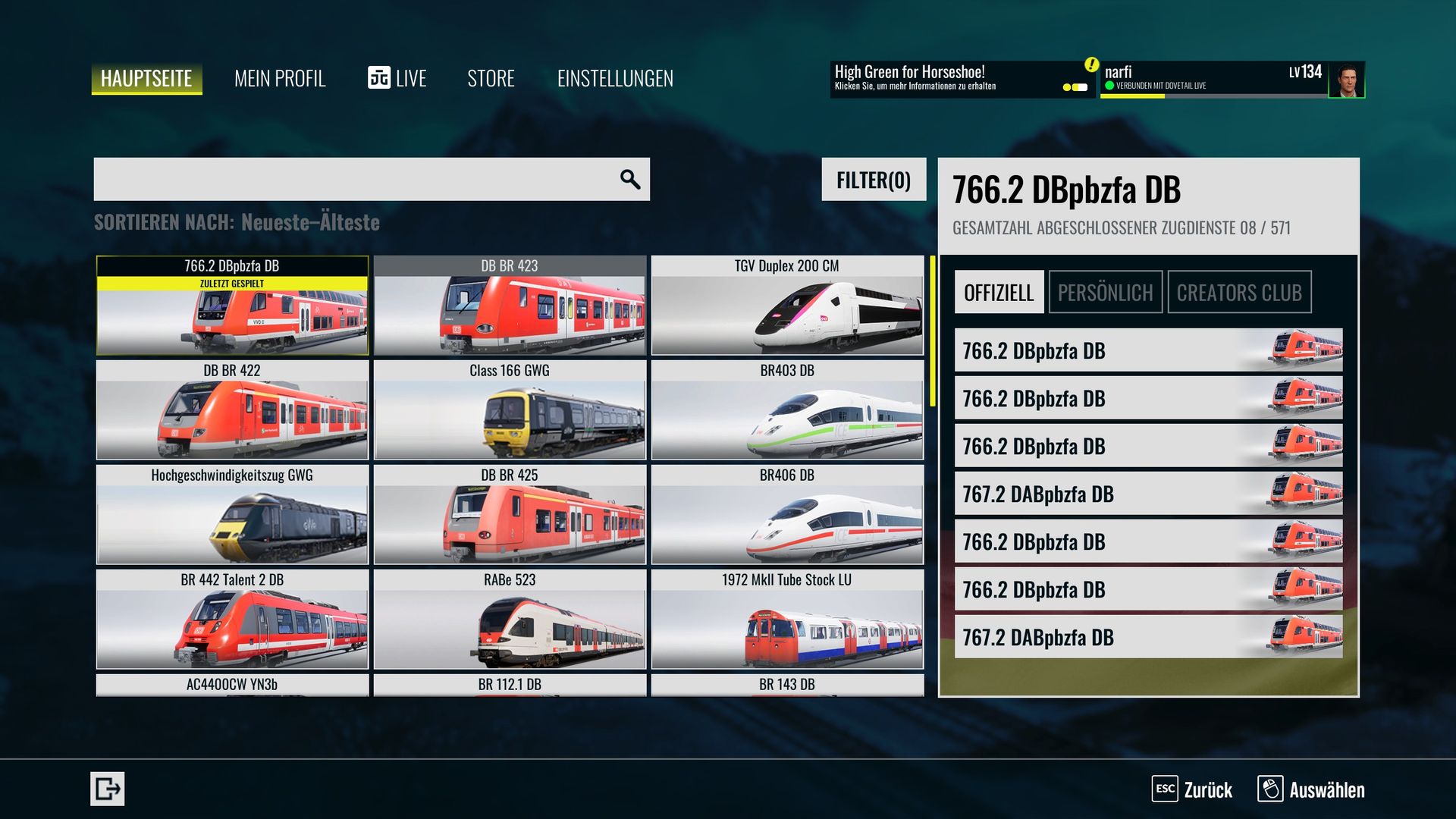
Task: Open the Mein Profil menu
Action: tap(280, 78)
